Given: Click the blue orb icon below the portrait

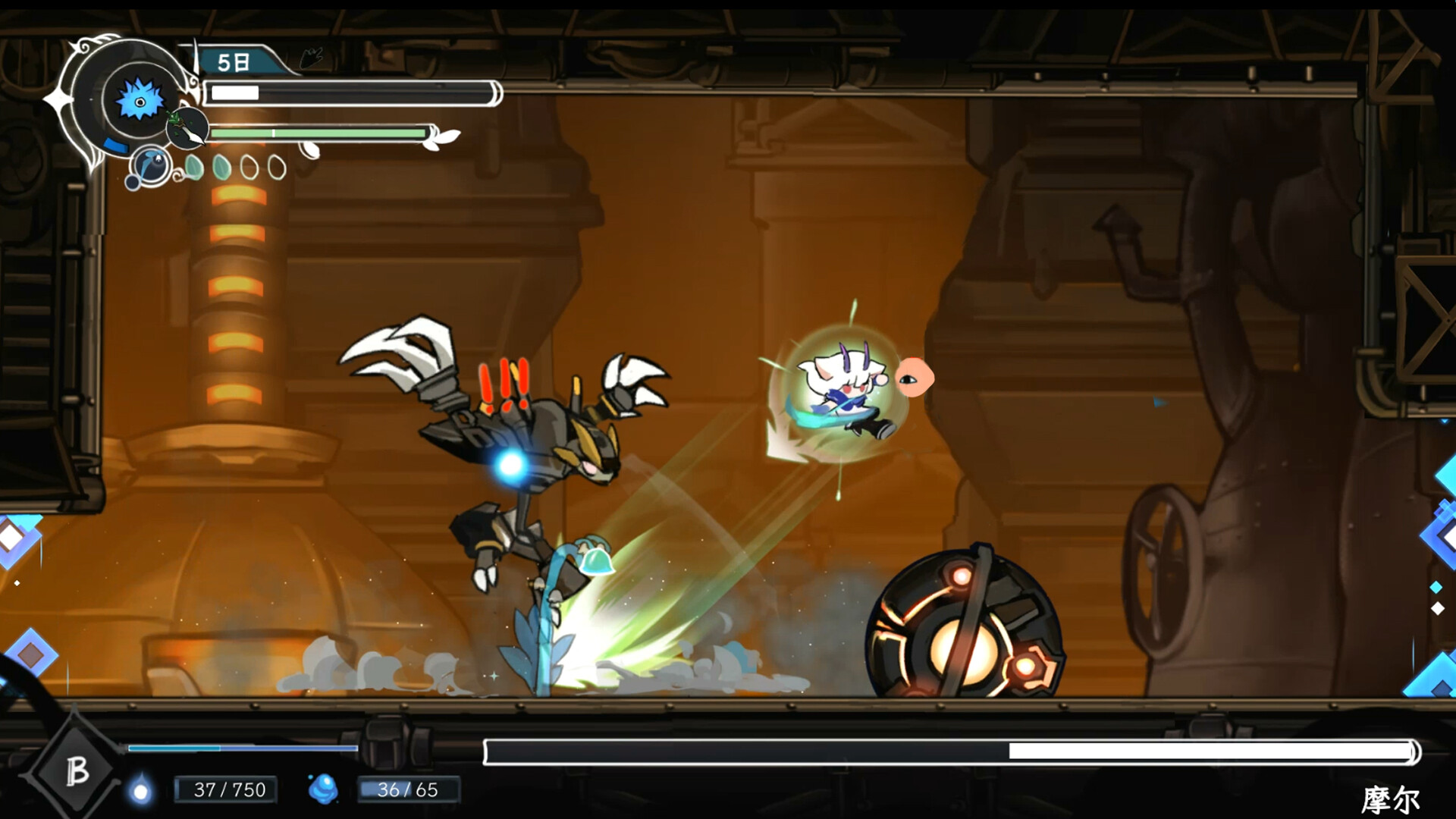Looking at the screenshot, I should [151, 165].
